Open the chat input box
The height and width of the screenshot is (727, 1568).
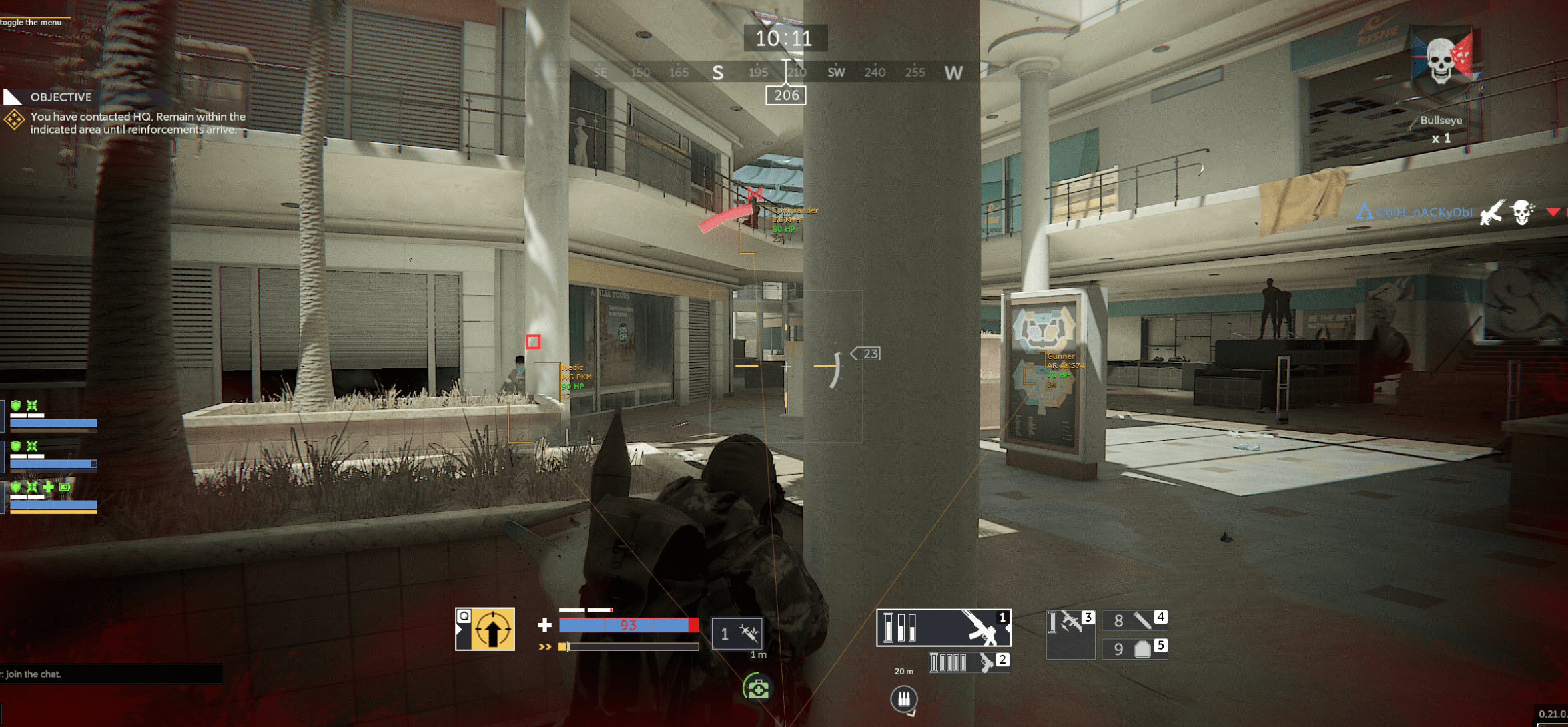110,674
